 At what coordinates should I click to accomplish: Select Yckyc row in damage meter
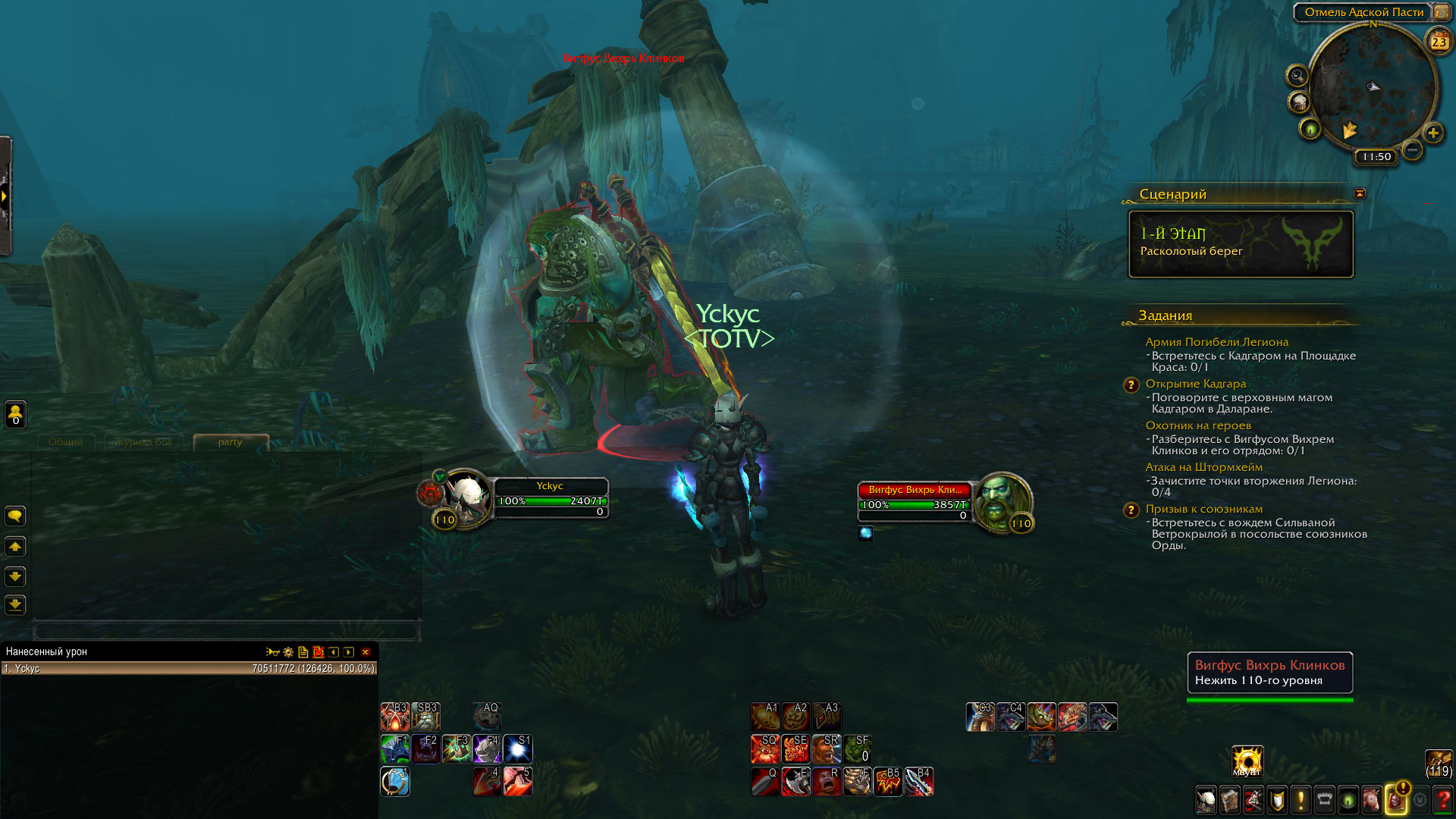188,669
